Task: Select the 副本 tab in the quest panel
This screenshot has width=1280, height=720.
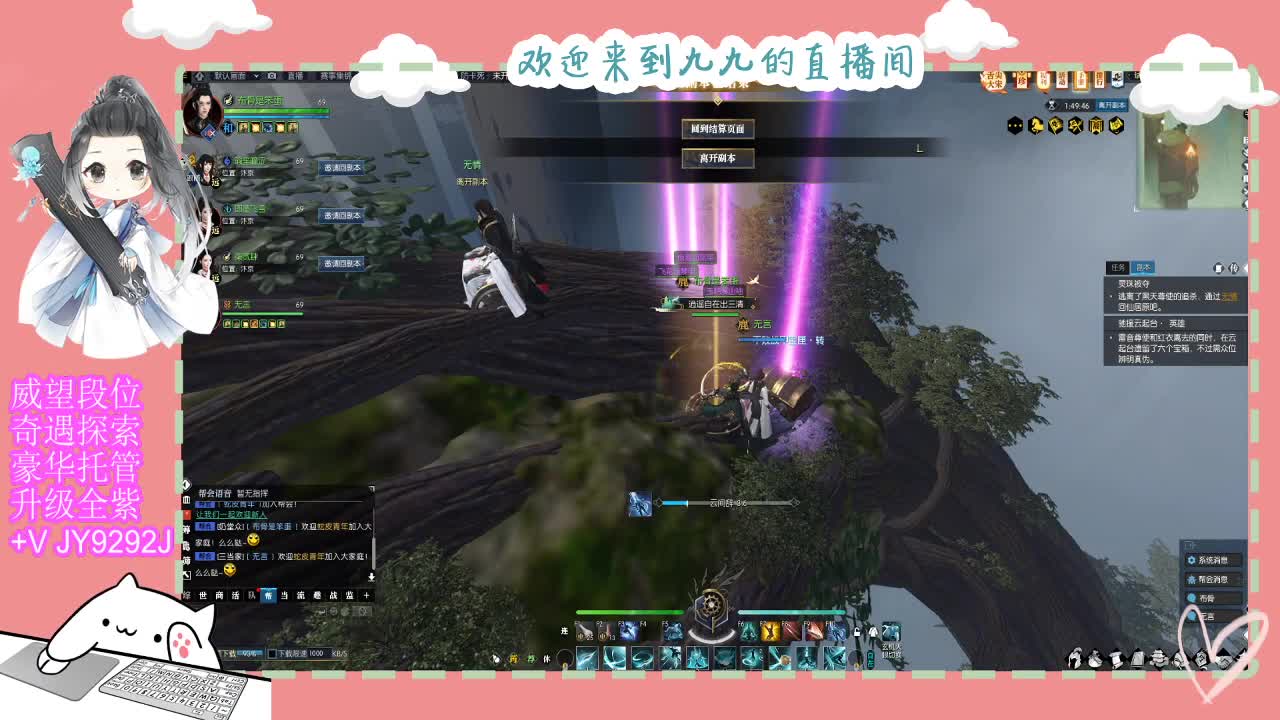Action: (x=1143, y=267)
